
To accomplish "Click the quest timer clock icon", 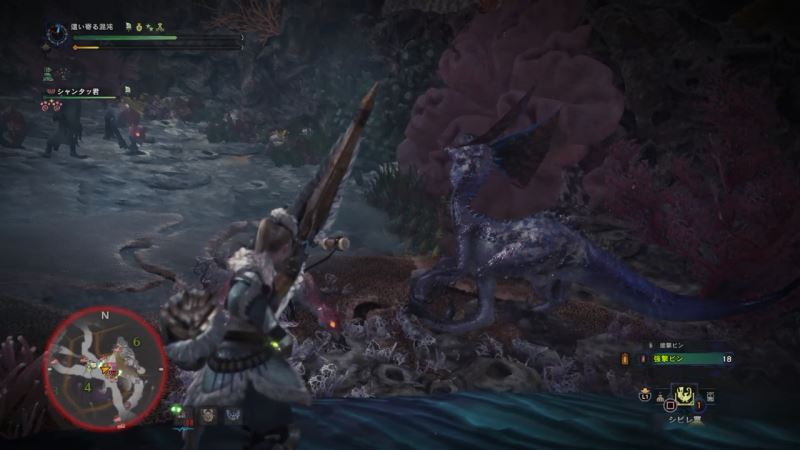I will pyautogui.click(x=56, y=34).
